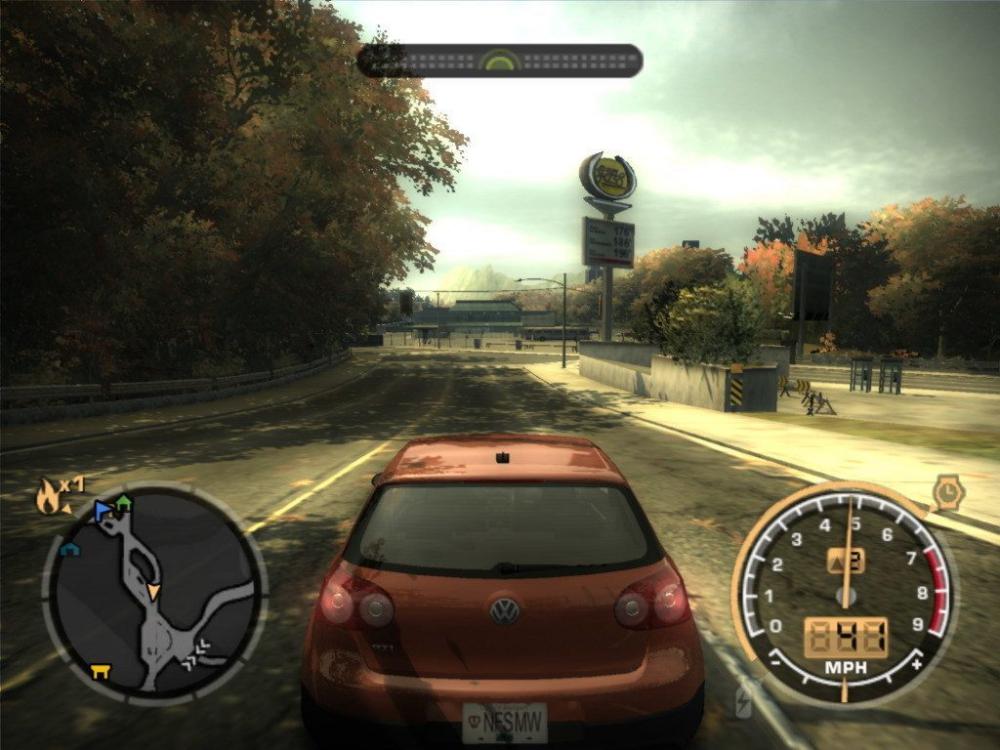Click the nitrous lightning canister icon

pyautogui.click(x=743, y=701)
